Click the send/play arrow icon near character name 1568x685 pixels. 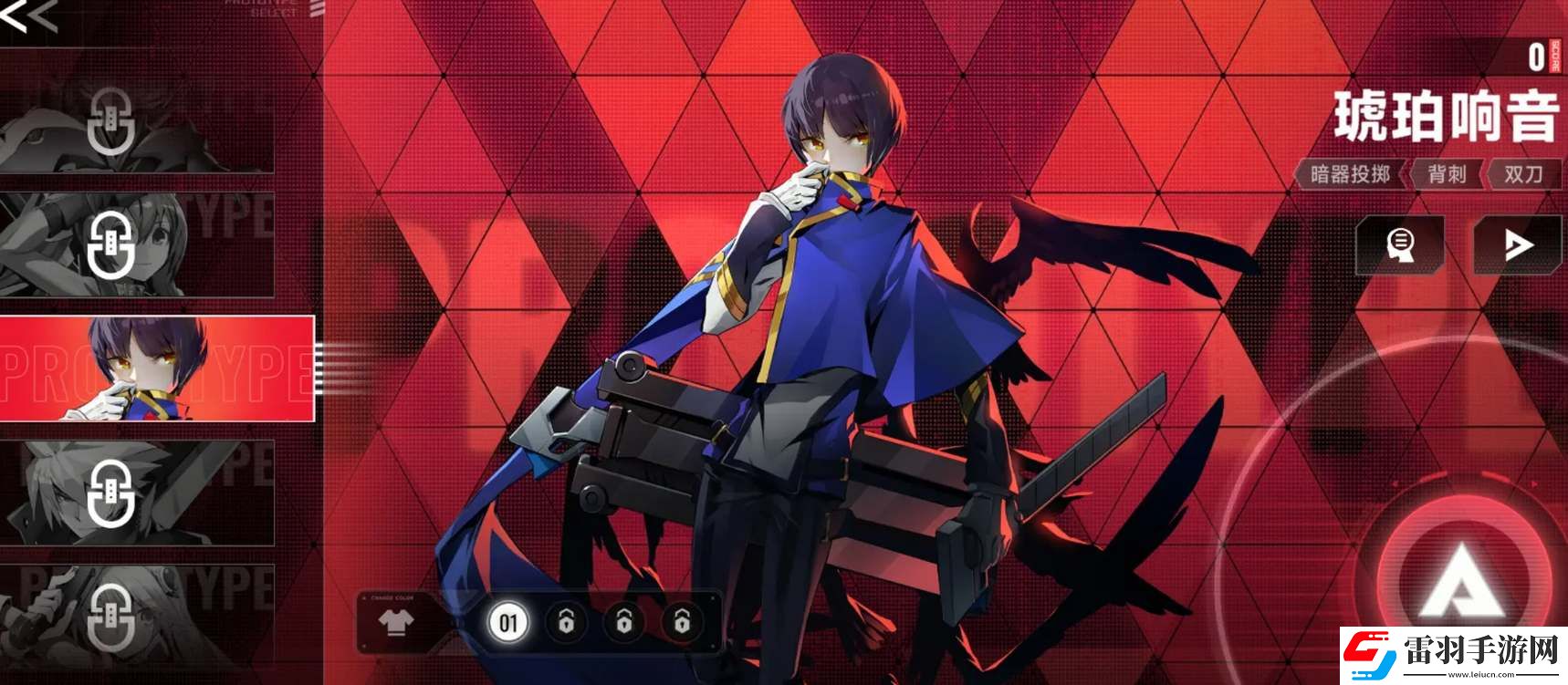click(x=1518, y=245)
